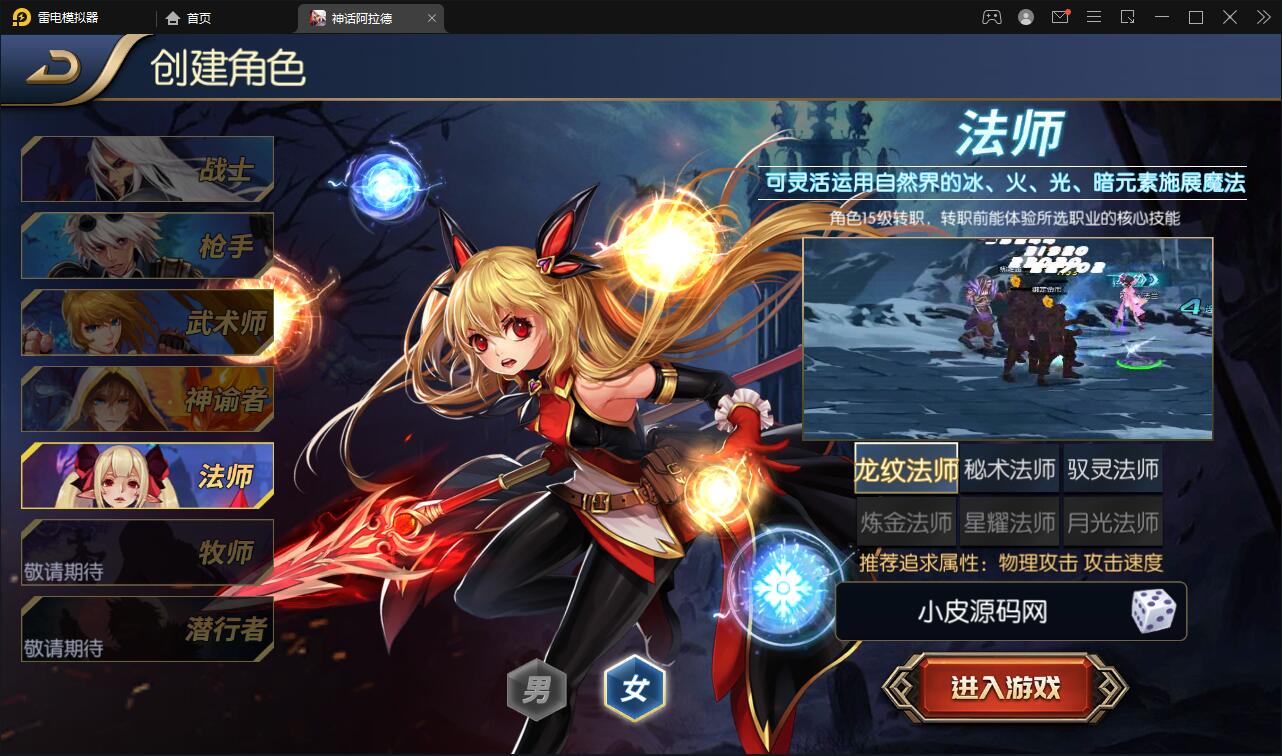Select the 战士 (Warrior) class portrait
1282x756 pixels.
146,168
